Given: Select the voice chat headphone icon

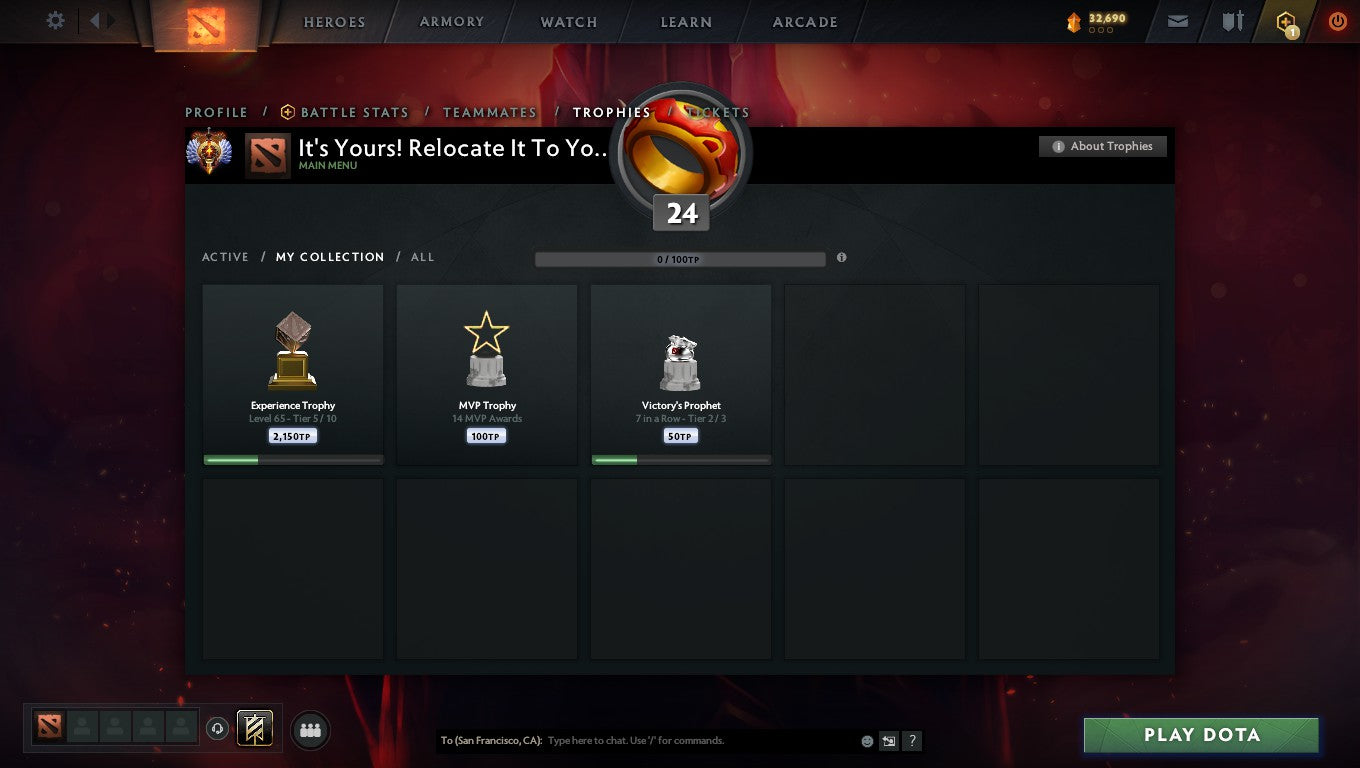Looking at the screenshot, I should coord(218,728).
